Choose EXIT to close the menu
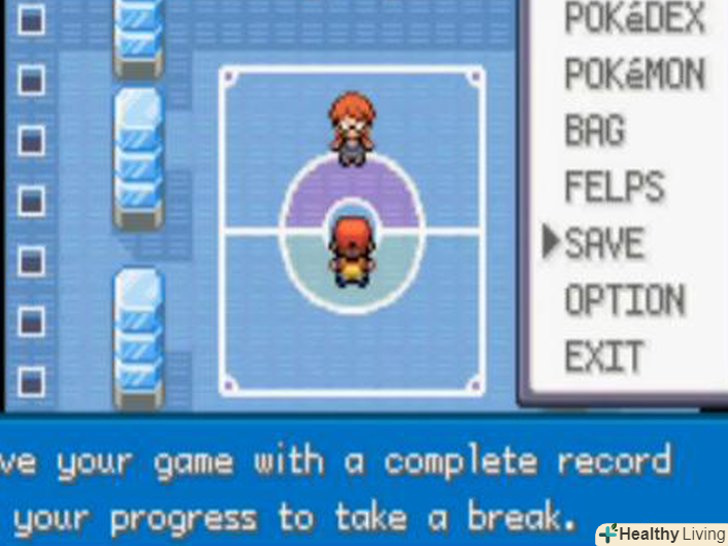Screen dimensions: 728x546 click(x=604, y=356)
